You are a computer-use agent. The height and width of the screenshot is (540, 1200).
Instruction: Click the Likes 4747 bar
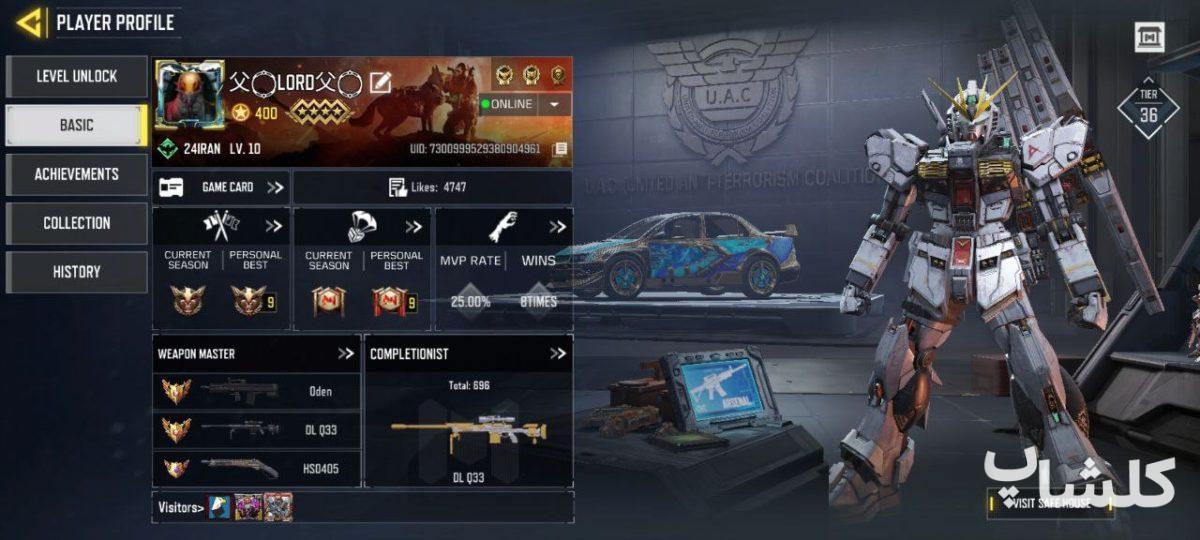coord(432,187)
